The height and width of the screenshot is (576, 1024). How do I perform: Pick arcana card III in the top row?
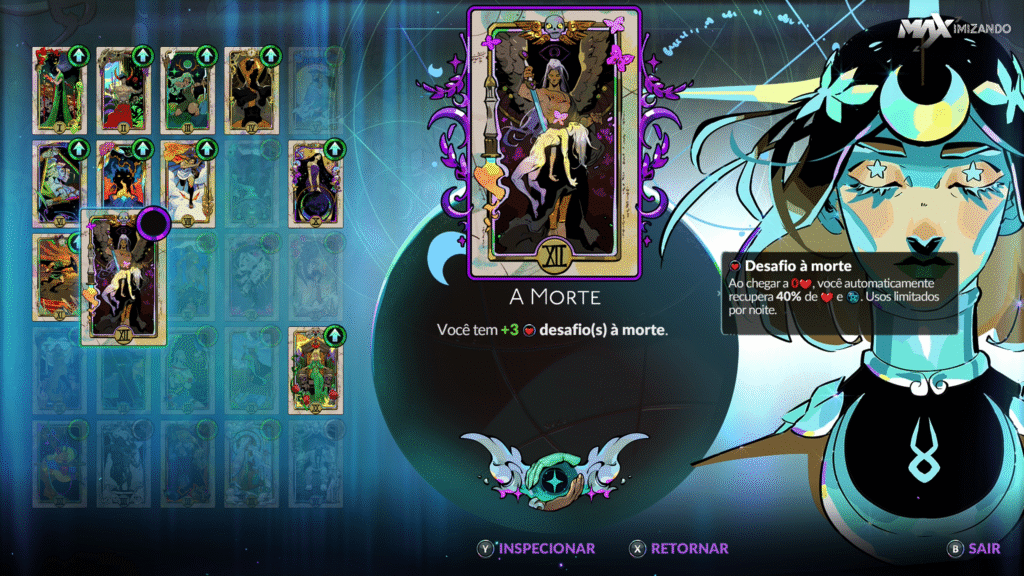(187, 90)
